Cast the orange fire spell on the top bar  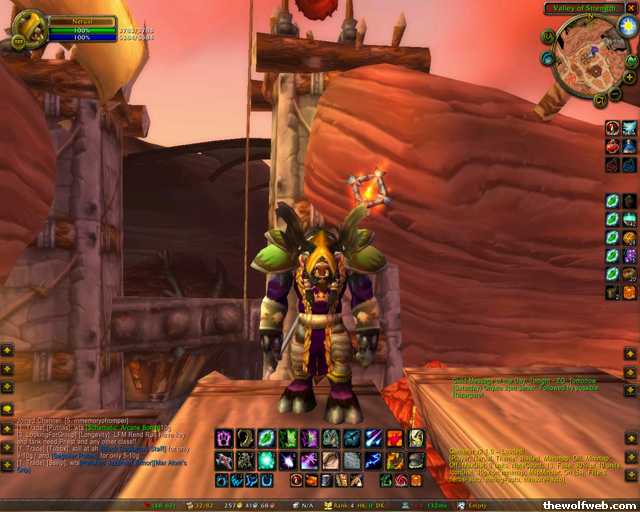395,438
